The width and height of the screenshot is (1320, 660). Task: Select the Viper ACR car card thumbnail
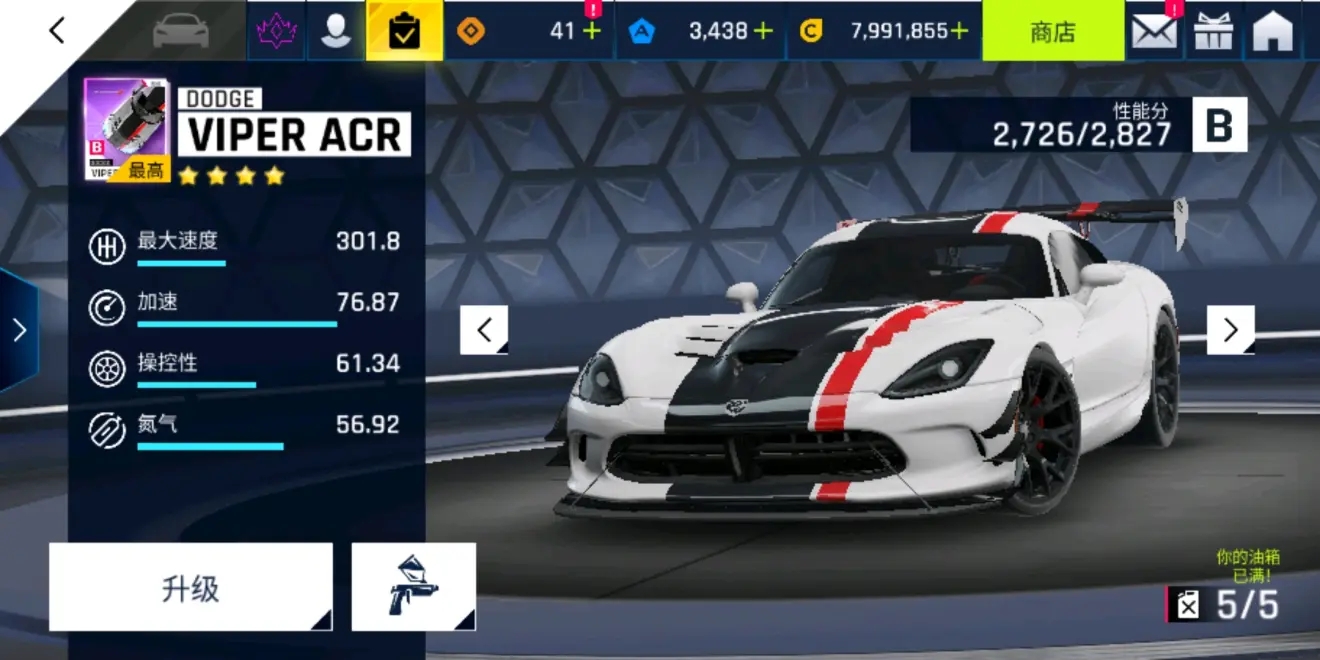coord(126,130)
